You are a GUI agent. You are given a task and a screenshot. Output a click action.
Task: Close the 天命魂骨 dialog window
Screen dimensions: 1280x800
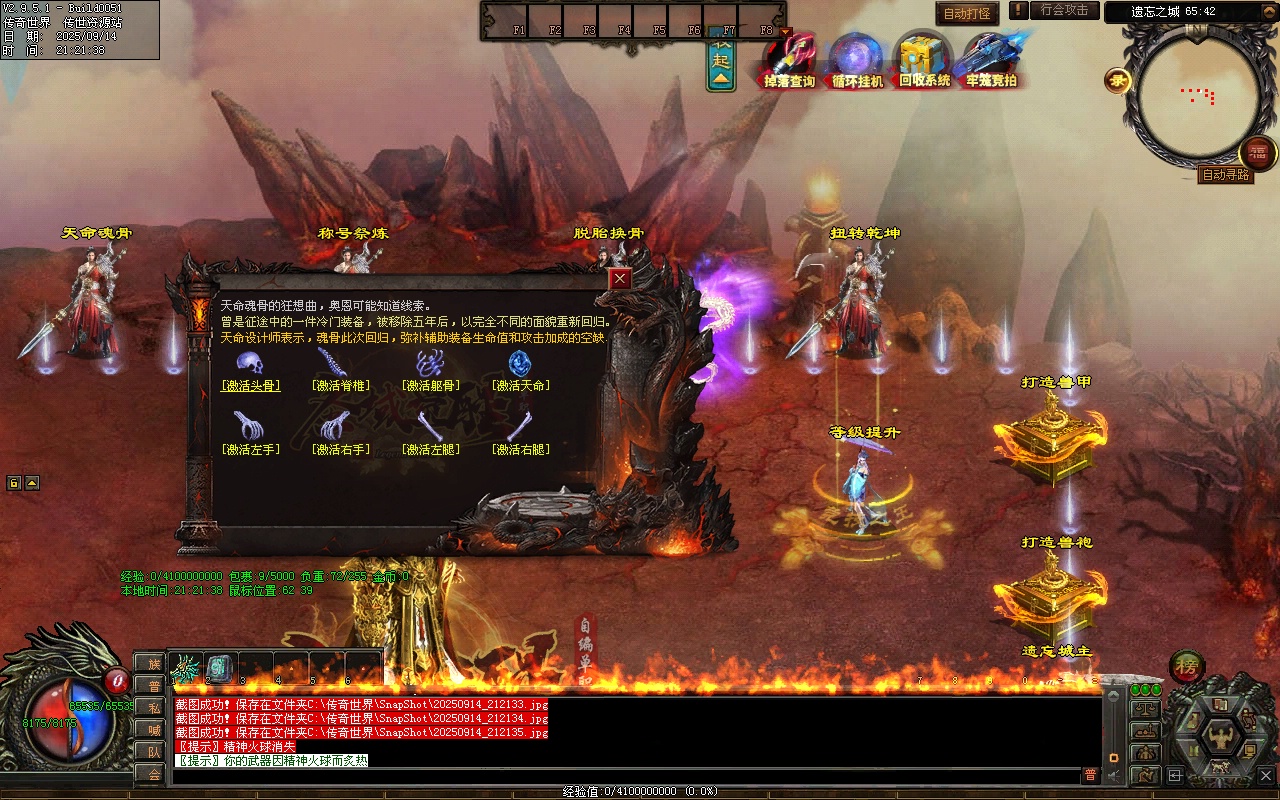point(621,279)
